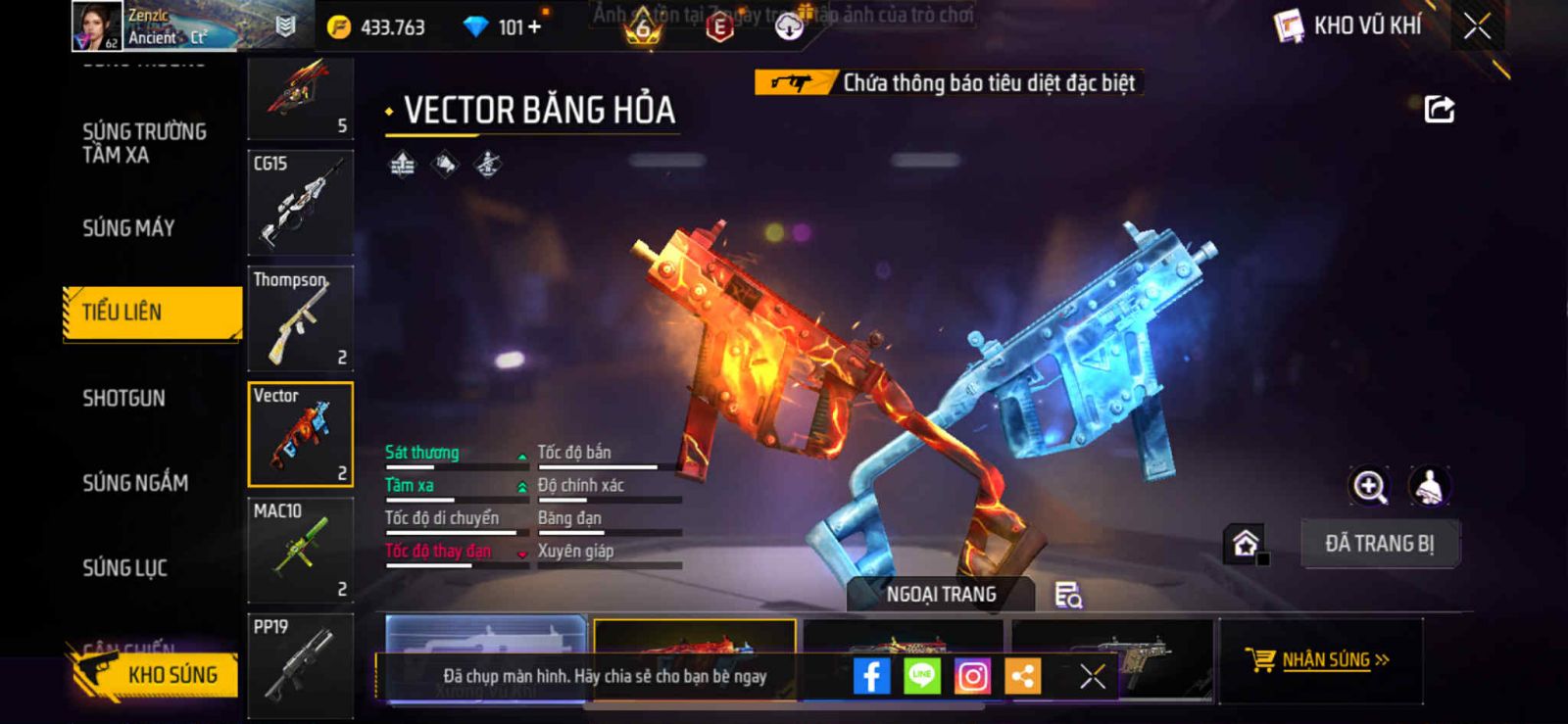Viewport: 1568px width, 724px height.
Task: Open the Súng Máy weapon category
Action: click(128, 228)
